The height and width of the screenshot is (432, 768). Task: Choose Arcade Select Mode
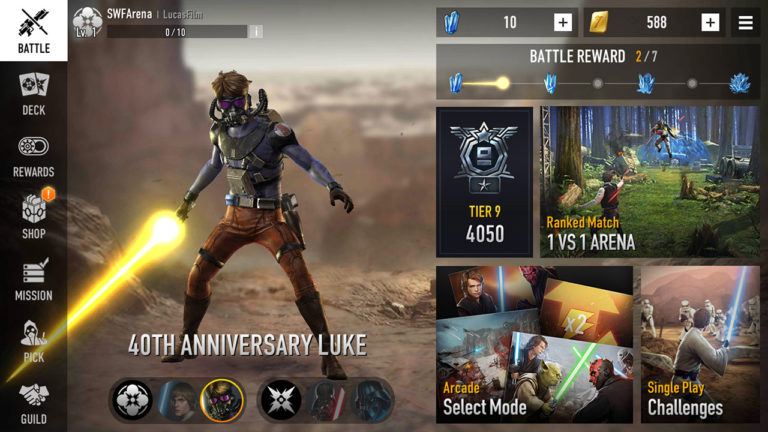coord(534,343)
